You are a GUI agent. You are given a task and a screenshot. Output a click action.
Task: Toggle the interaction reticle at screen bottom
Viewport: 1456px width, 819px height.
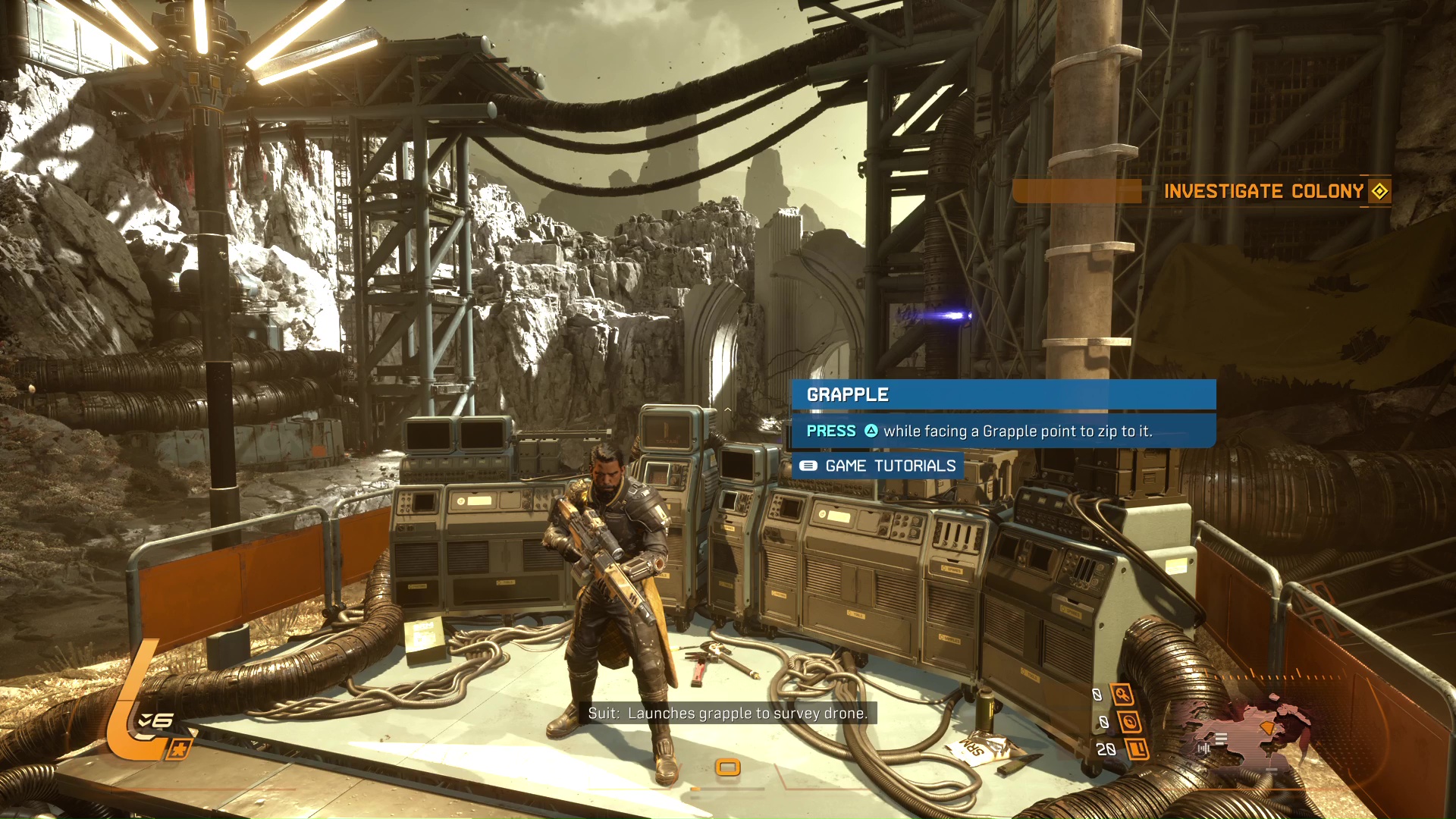[x=728, y=767]
